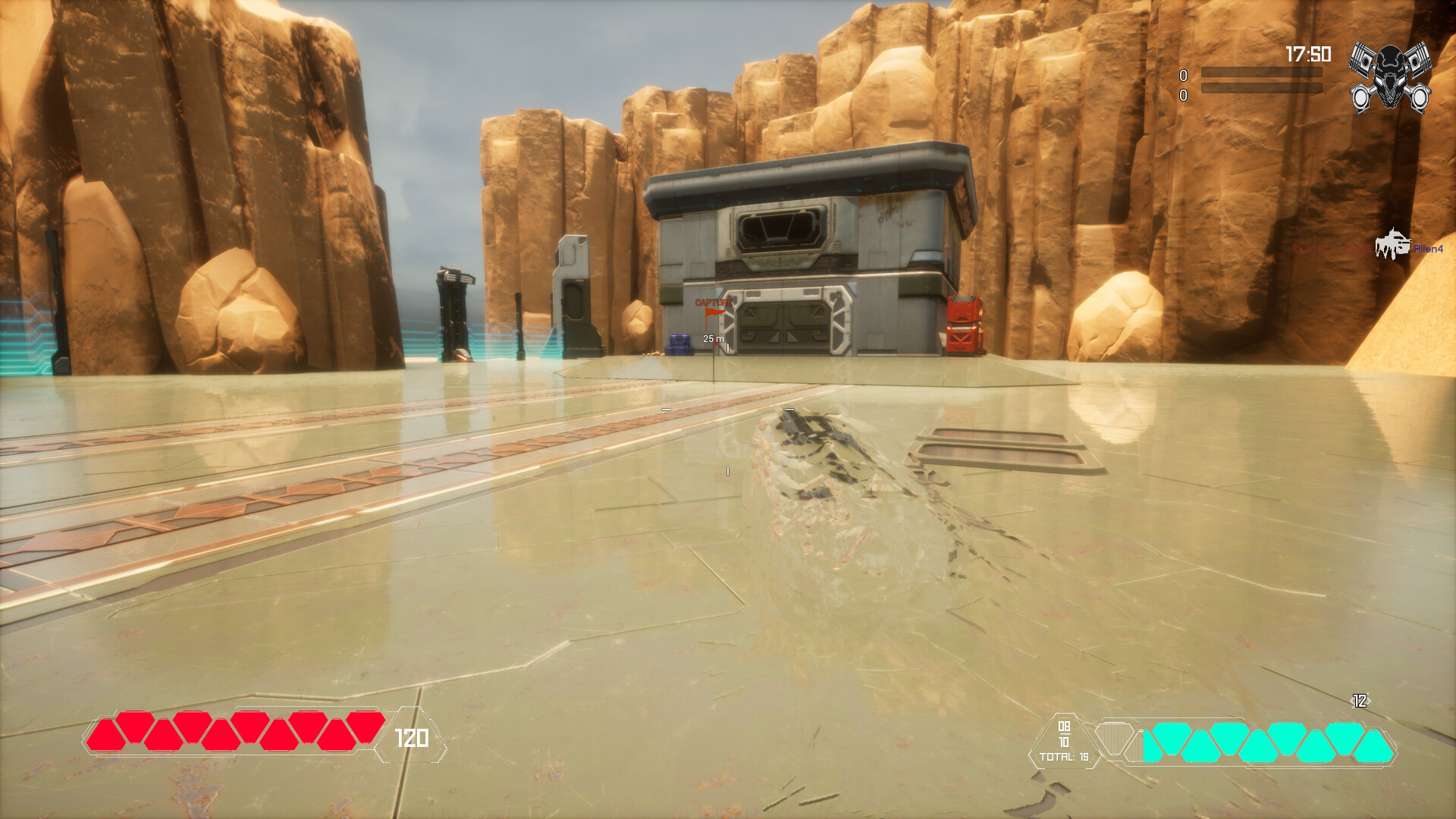Click the first red health hexagon
Viewport: 1456px width, 819px height.
(108, 733)
